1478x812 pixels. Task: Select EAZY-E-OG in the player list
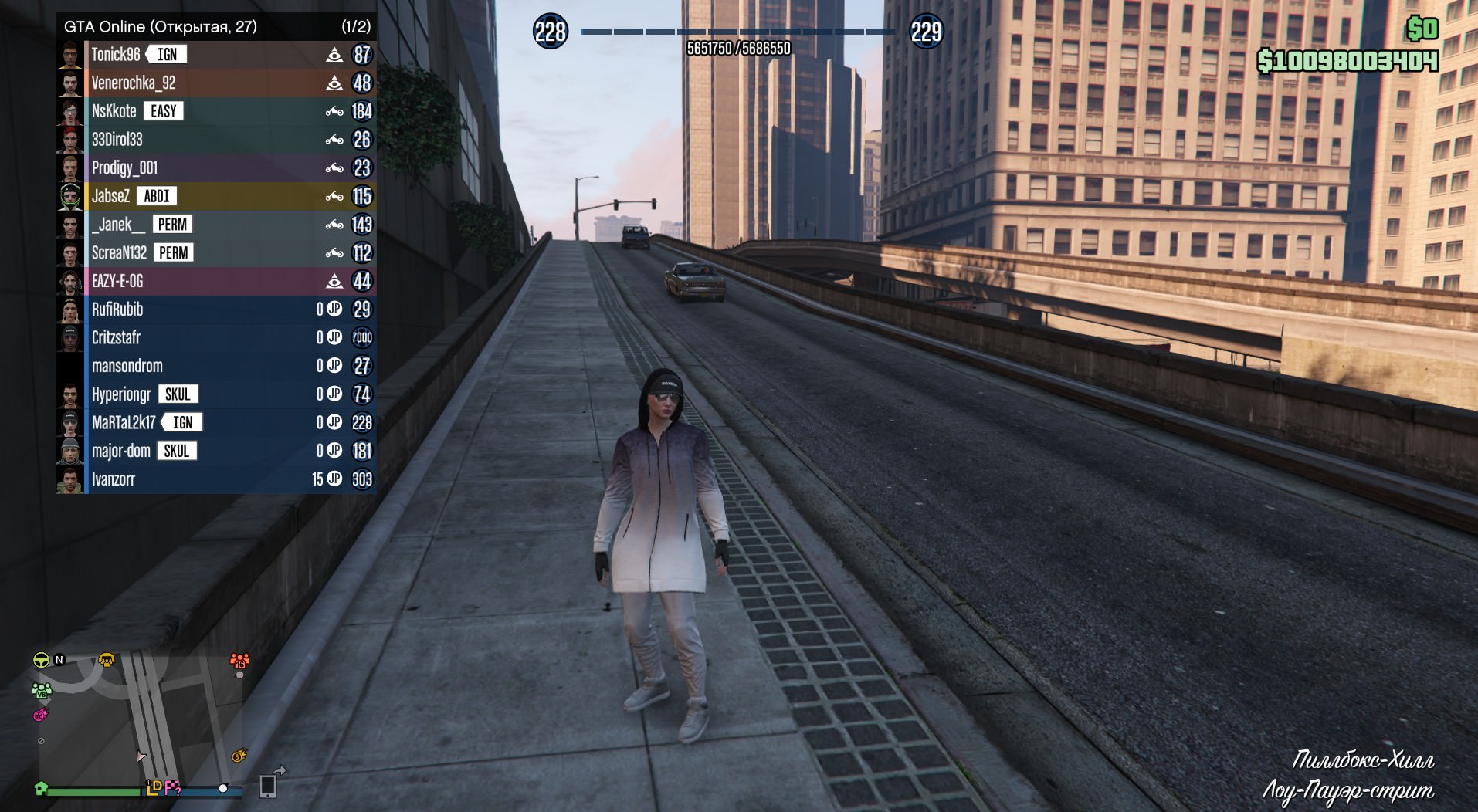point(117,281)
